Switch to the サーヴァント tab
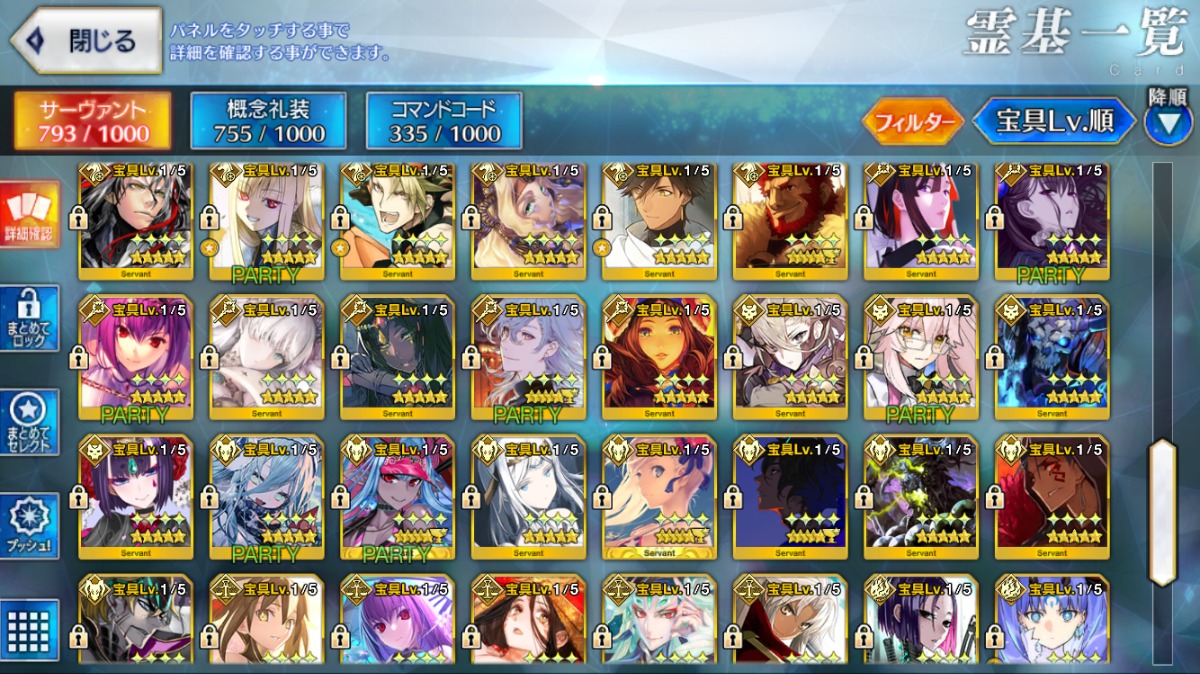The image size is (1200, 674). (93, 121)
